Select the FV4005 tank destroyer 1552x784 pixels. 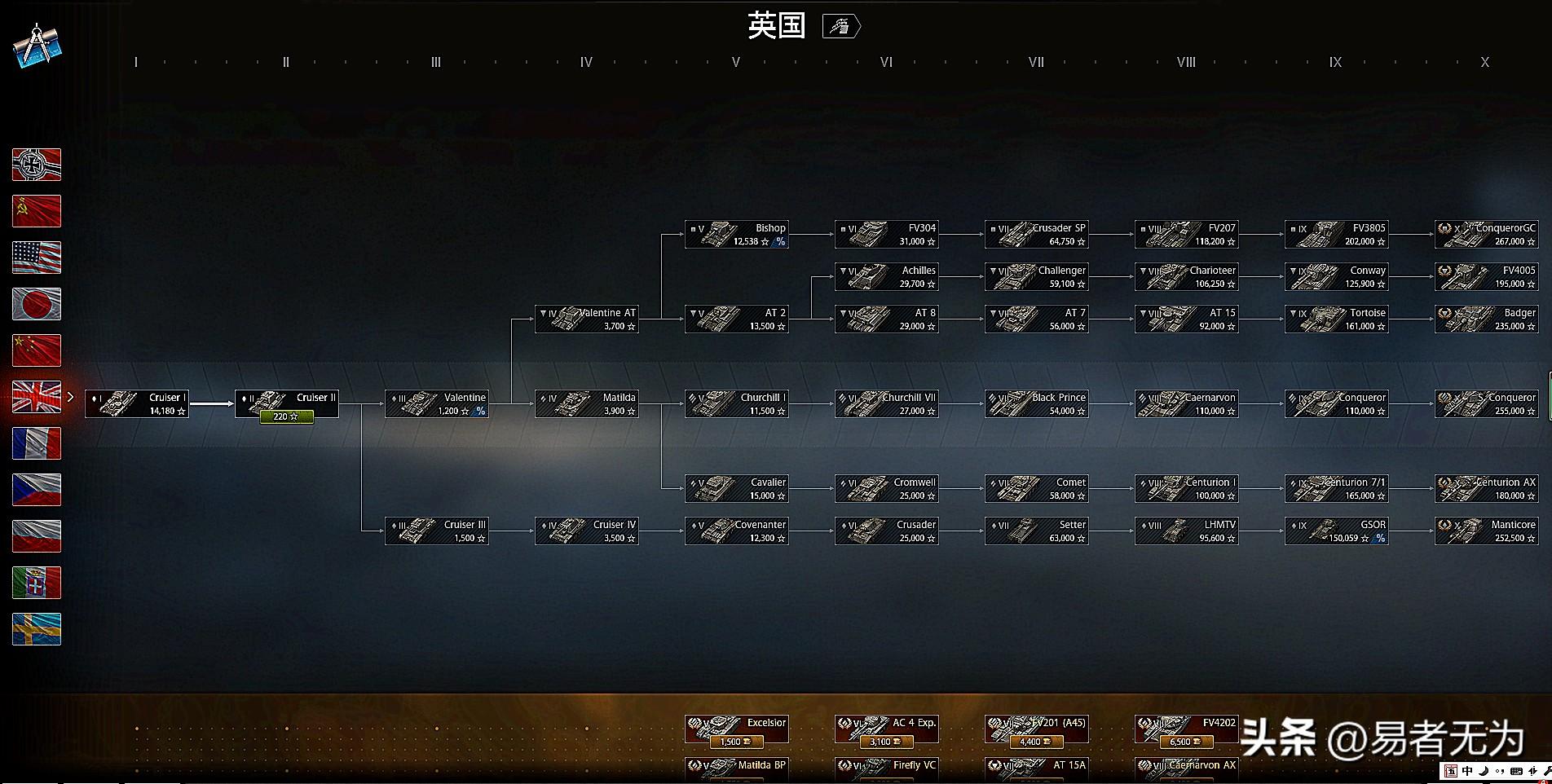[1487, 277]
